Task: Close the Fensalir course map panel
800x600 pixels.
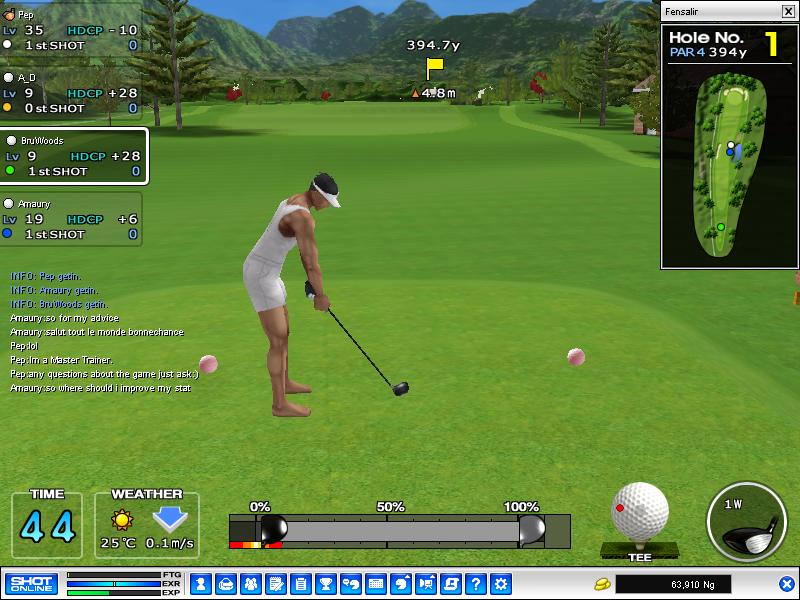Action: click(x=787, y=12)
